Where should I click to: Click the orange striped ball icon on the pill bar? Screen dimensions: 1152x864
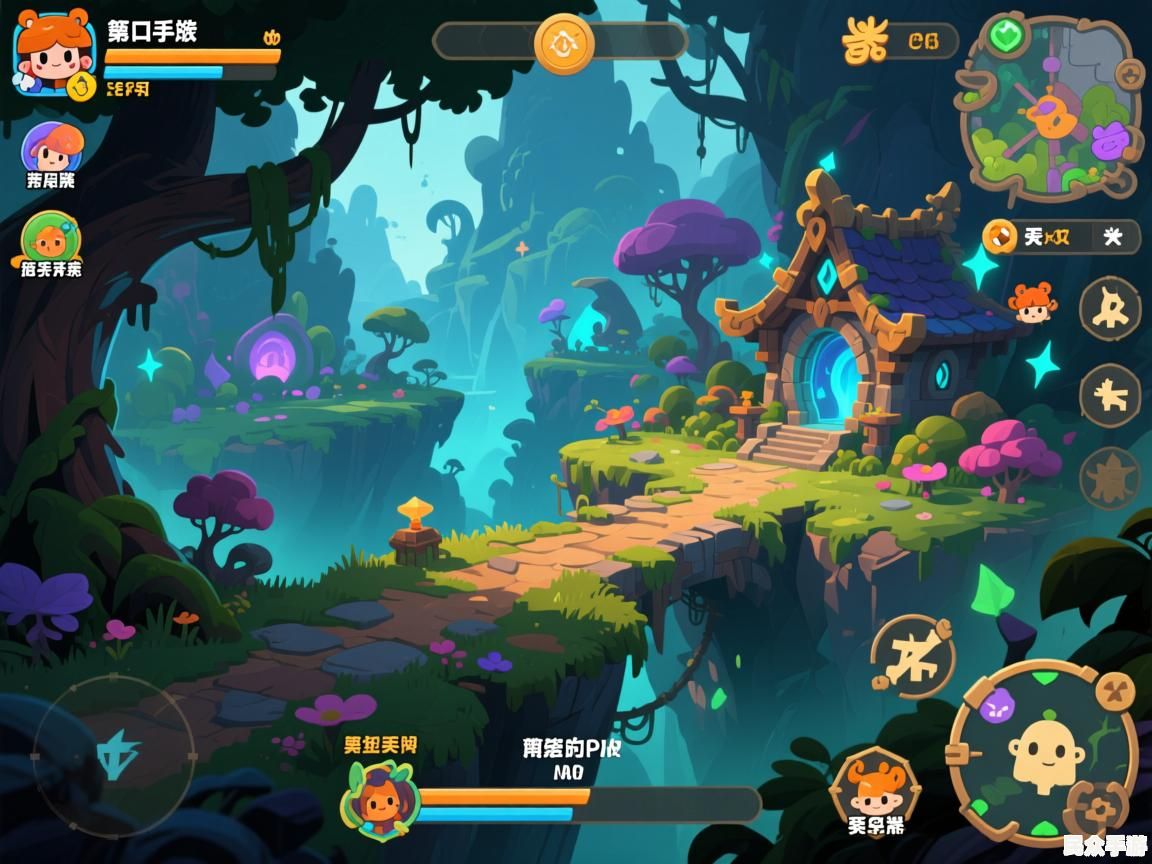click(997, 237)
